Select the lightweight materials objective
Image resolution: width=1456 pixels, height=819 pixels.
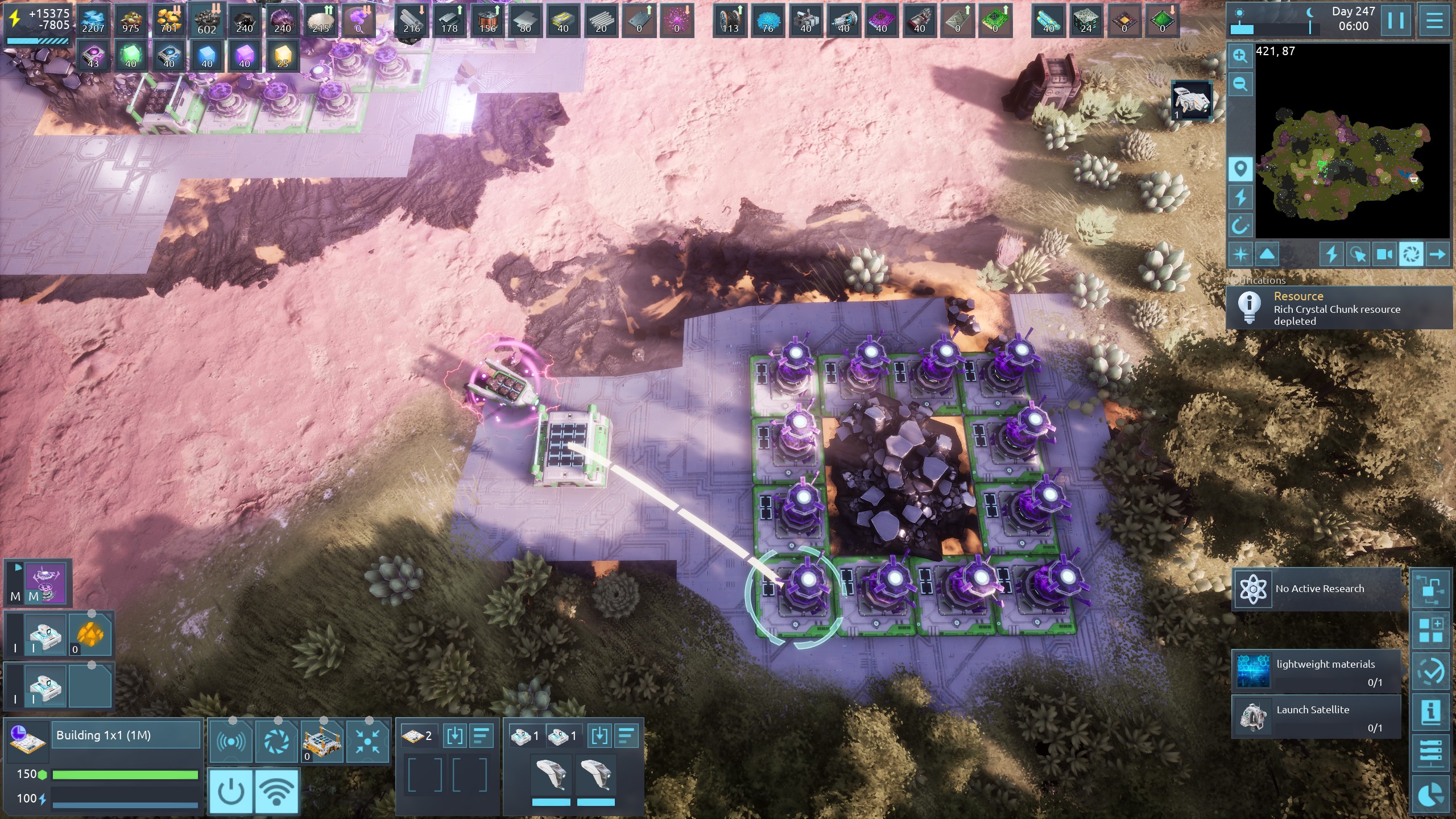(x=1317, y=672)
